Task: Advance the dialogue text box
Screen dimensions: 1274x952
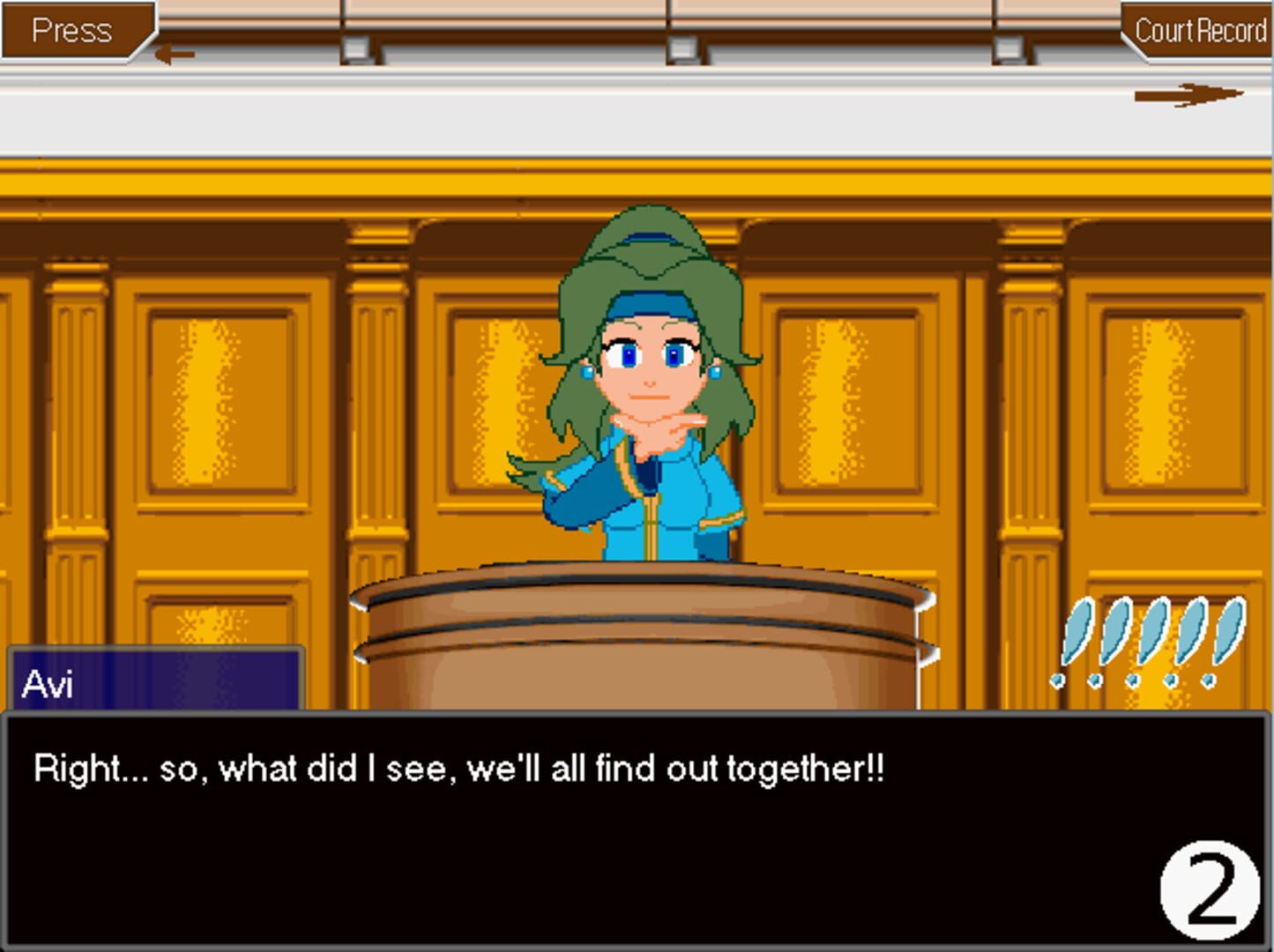Action: pyautogui.click(x=617, y=829)
